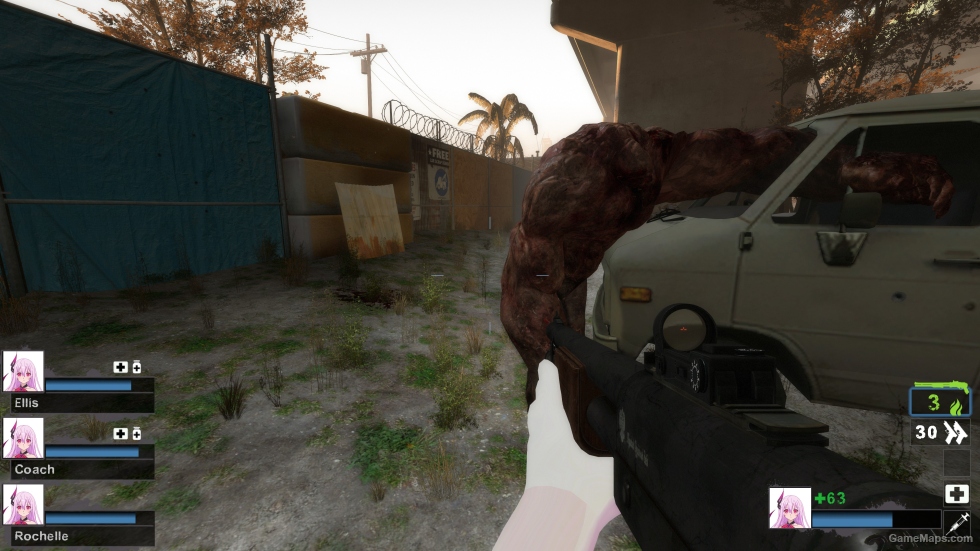Viewport: 980px width, 551px height.
Task: Click your own character portrait
Action: click(x=789, y=507)
